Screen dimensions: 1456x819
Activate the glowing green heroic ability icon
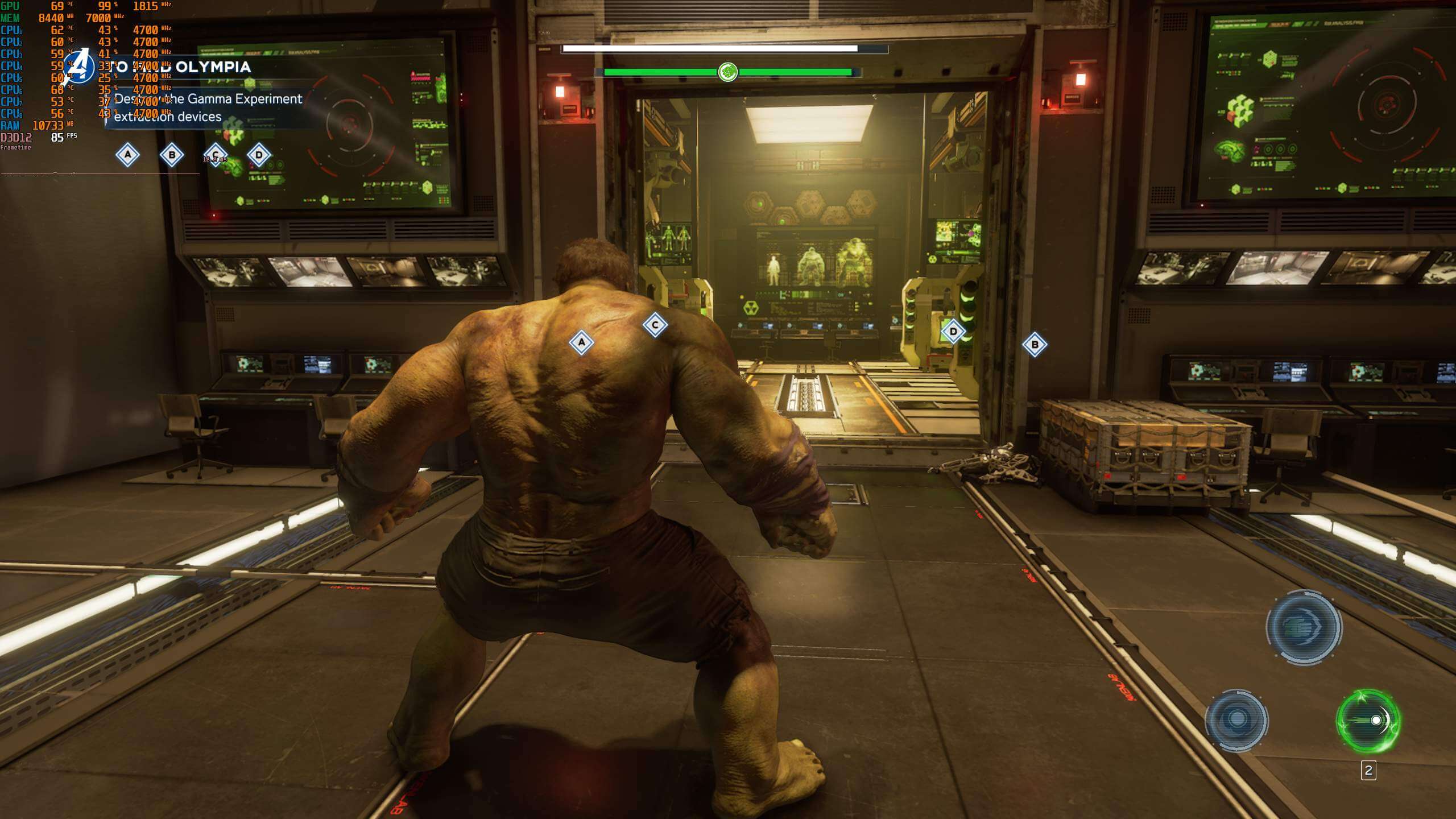click(x=1368, y=721)
